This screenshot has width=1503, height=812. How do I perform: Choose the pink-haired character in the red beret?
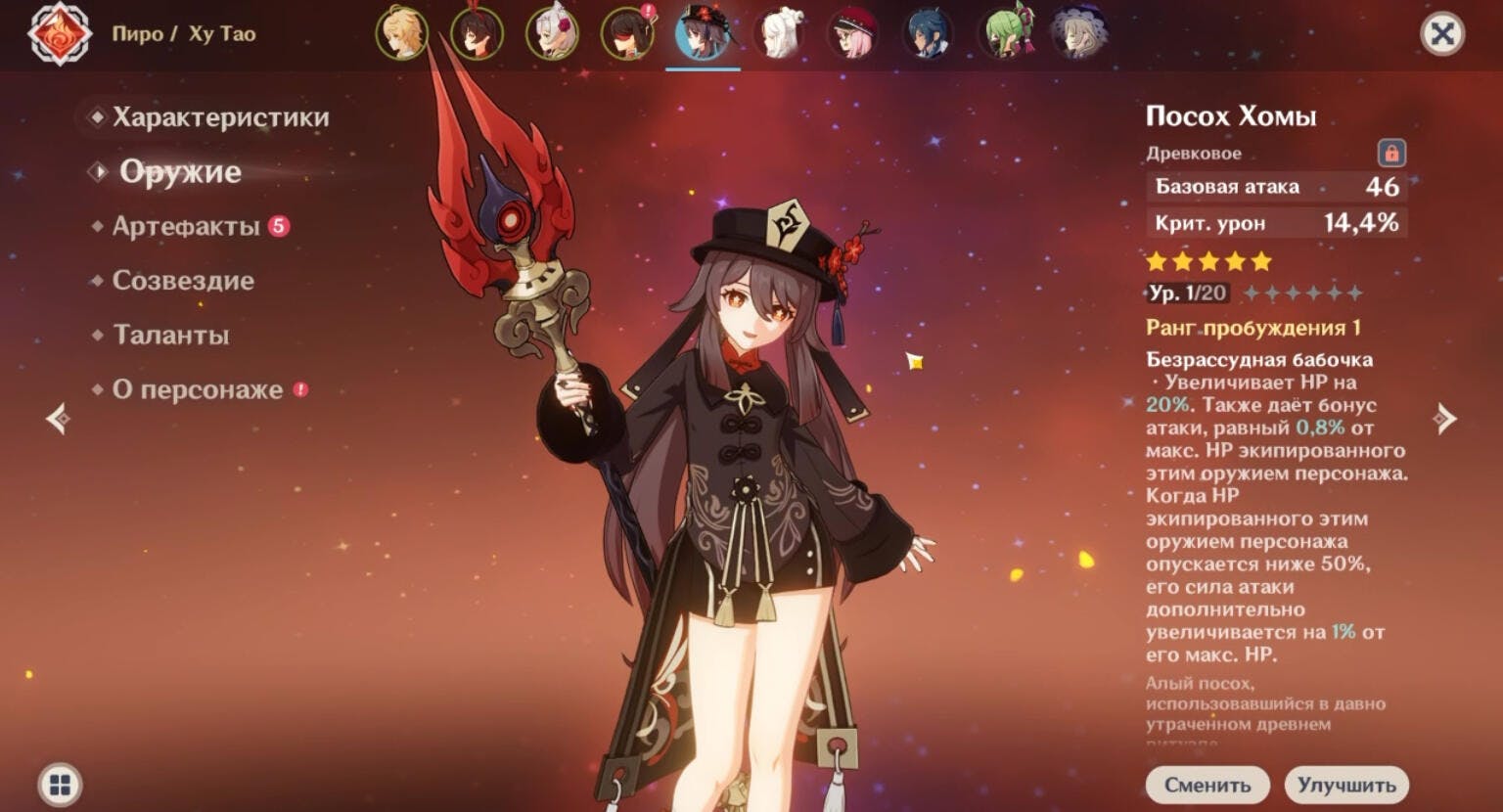pyautogui.click(x=853, y=33)
